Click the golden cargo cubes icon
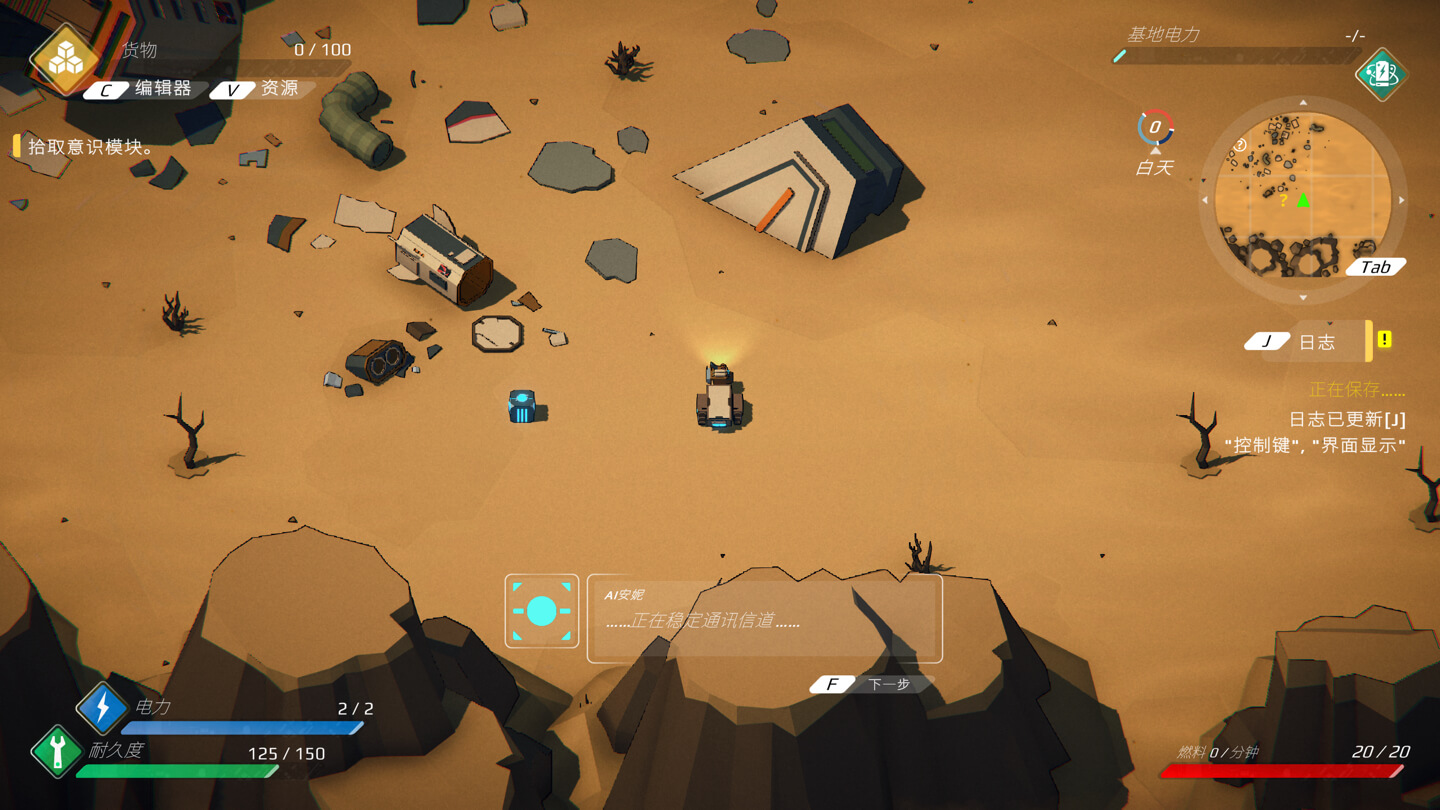1440x810 pixels. pos(66,59)
